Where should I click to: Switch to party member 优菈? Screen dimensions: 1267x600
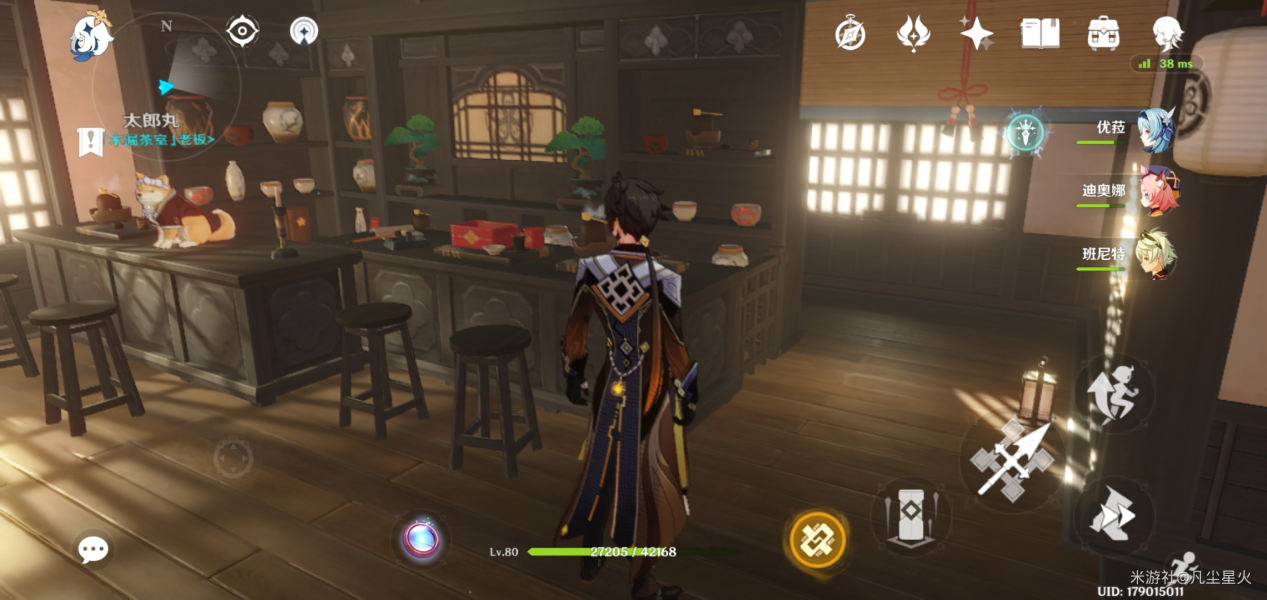[1157, 132]
